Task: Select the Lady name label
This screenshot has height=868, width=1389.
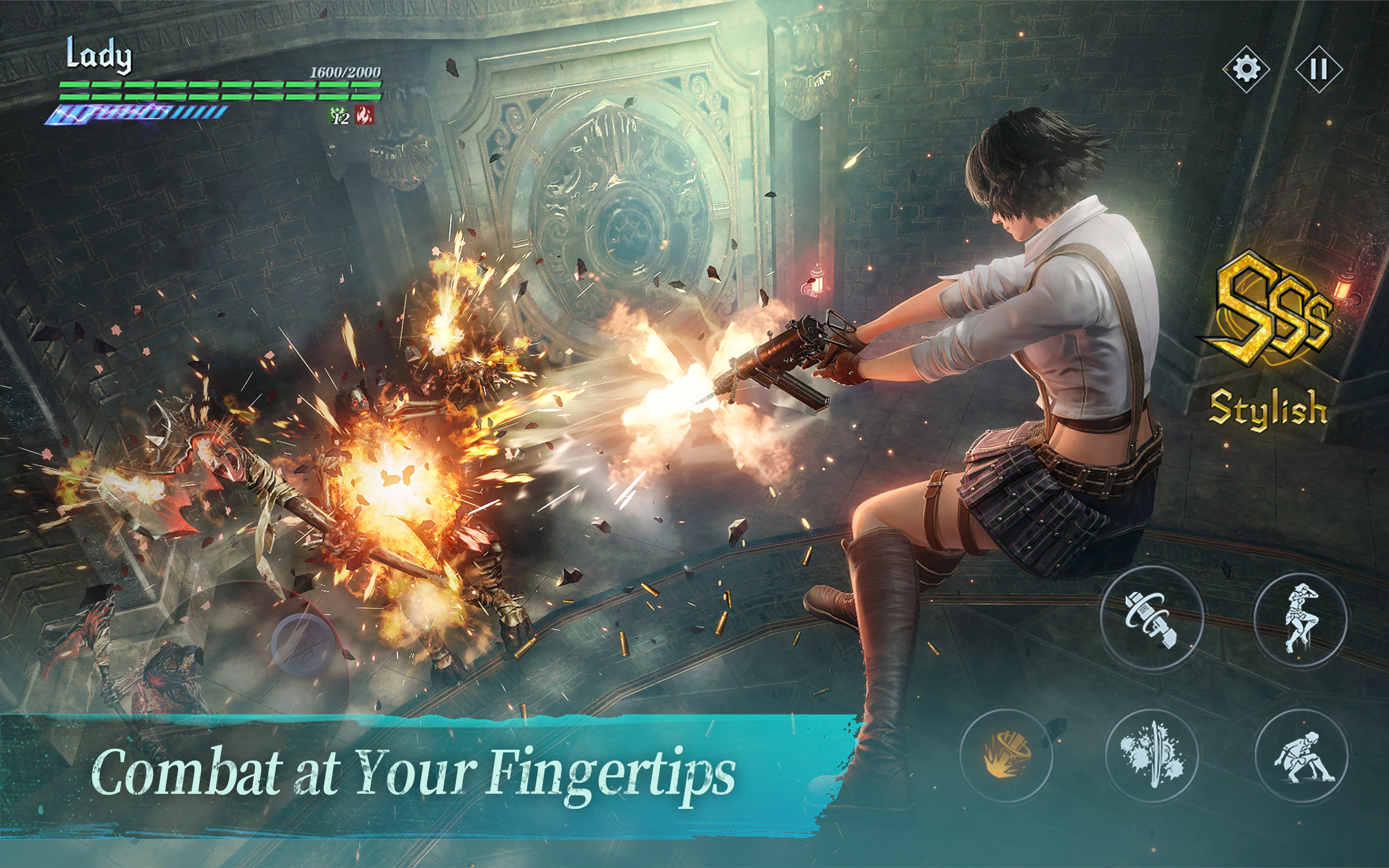Action: tap(99, 53)
